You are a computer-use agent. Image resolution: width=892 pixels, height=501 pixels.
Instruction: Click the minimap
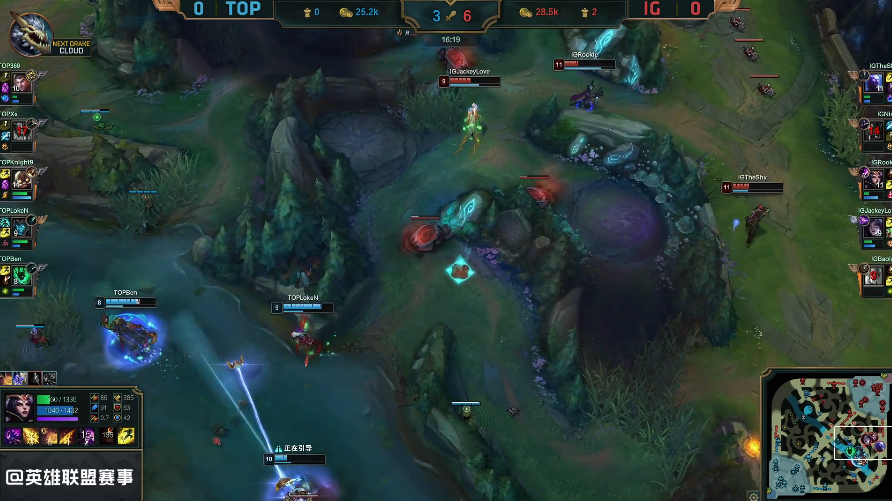826,436
